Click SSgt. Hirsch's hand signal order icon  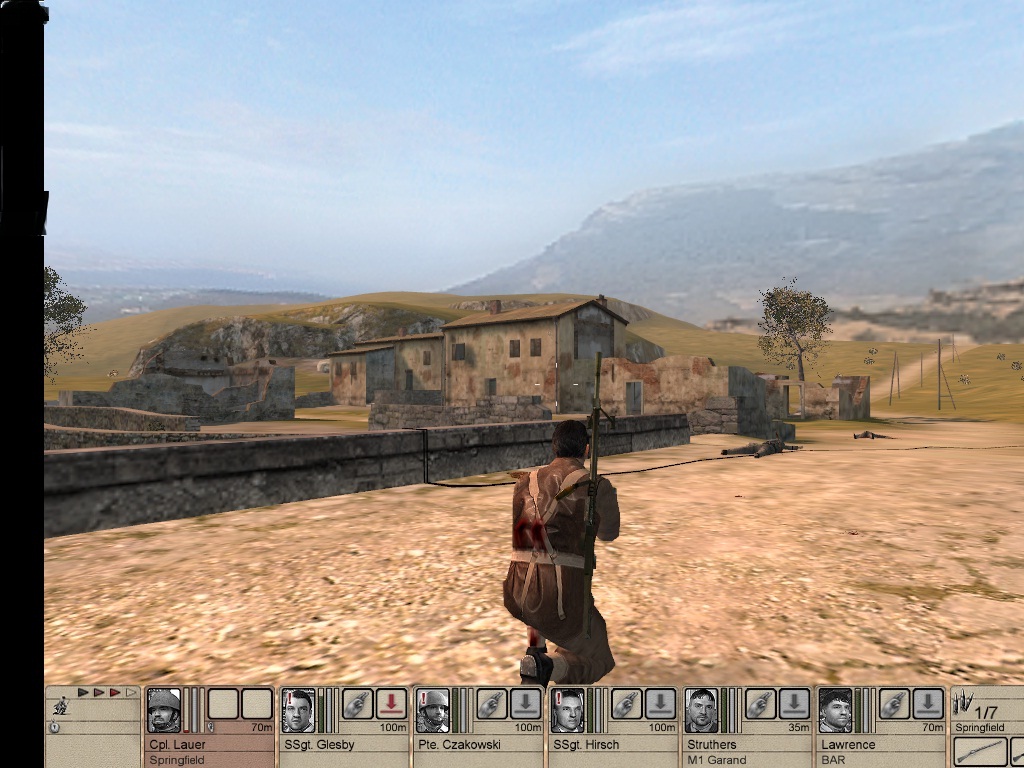[x=626, y=704]
